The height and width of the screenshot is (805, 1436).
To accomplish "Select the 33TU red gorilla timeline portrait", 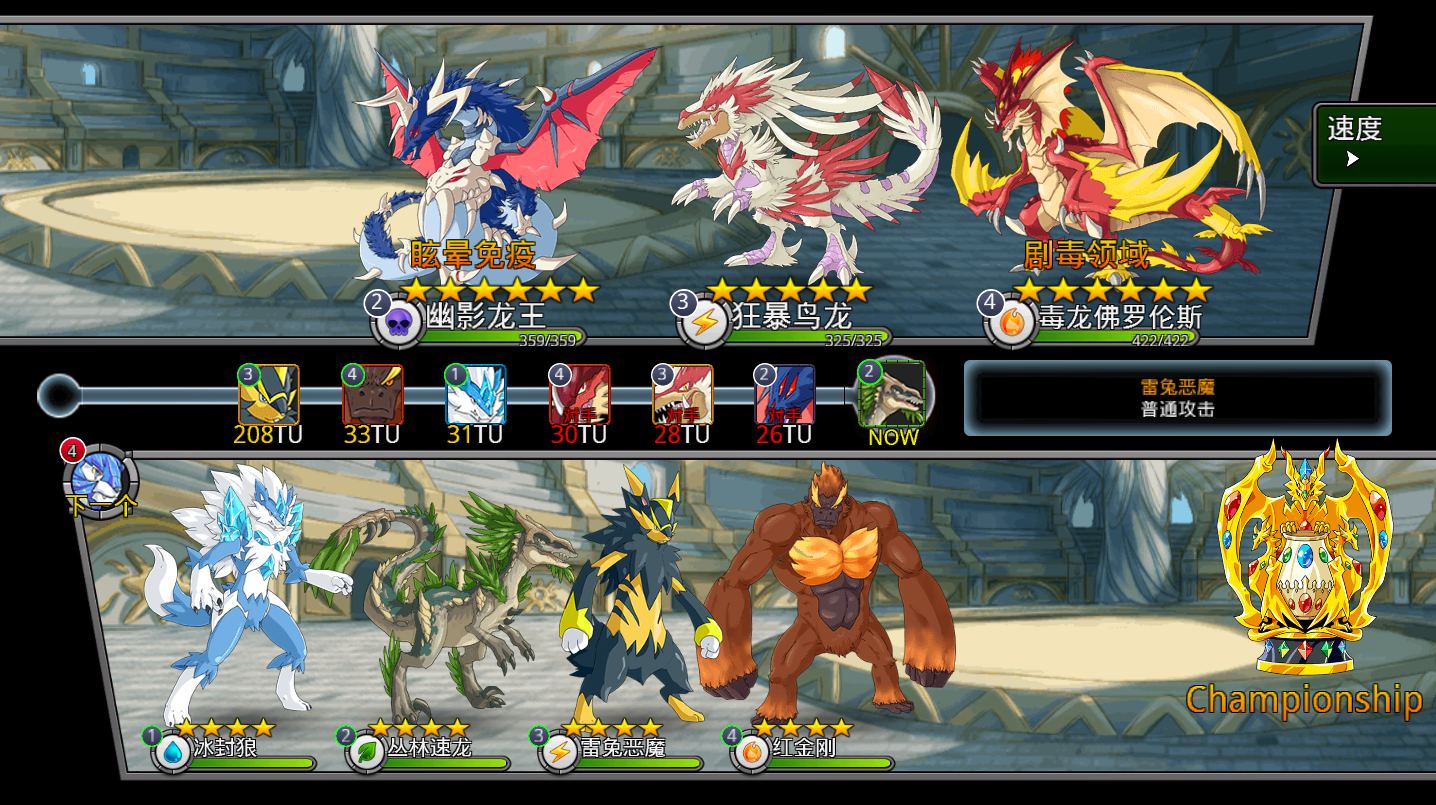I will pos(373,395).
